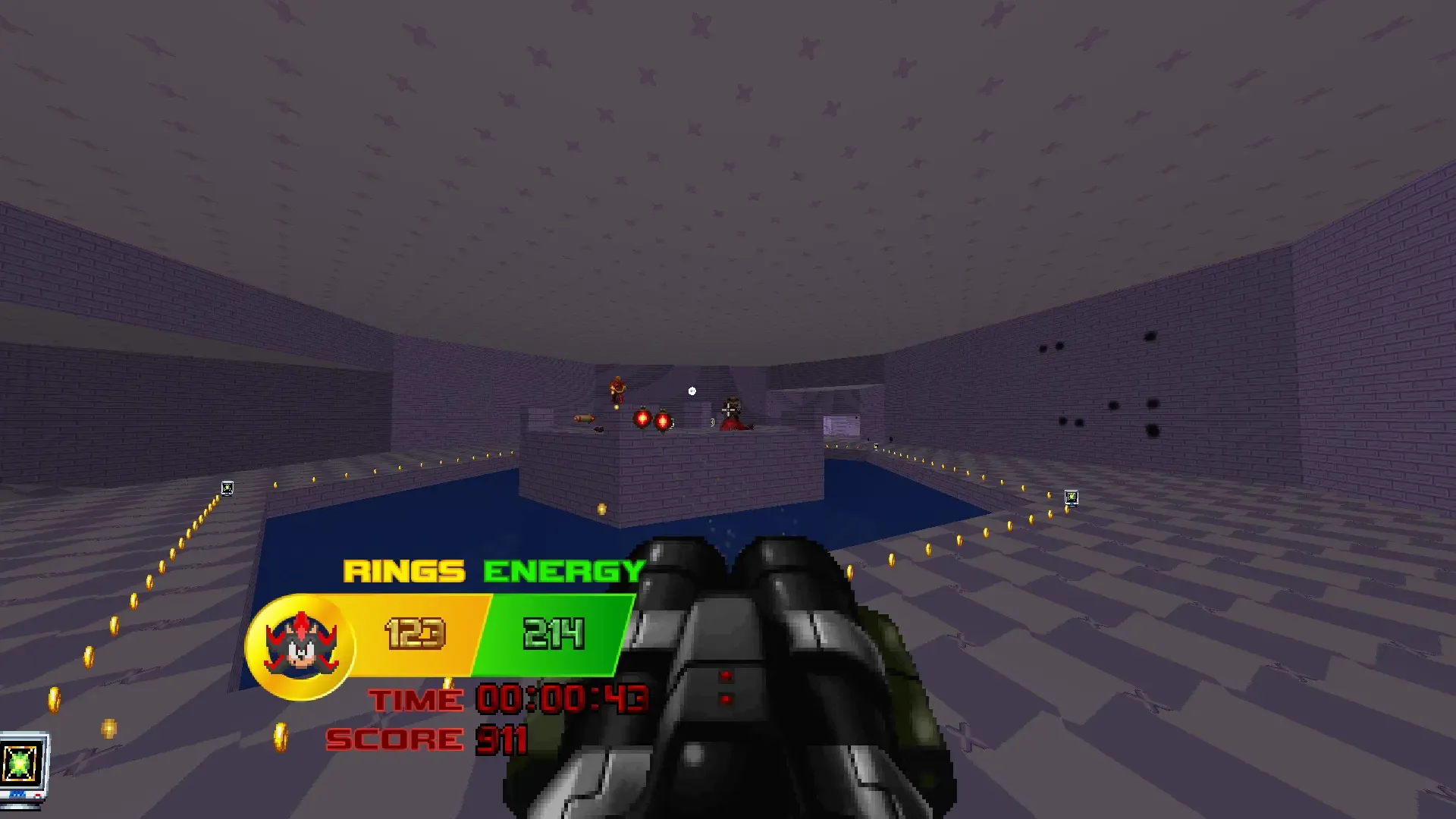Click the rightmost glowing red lantern orb

[664, 419]
